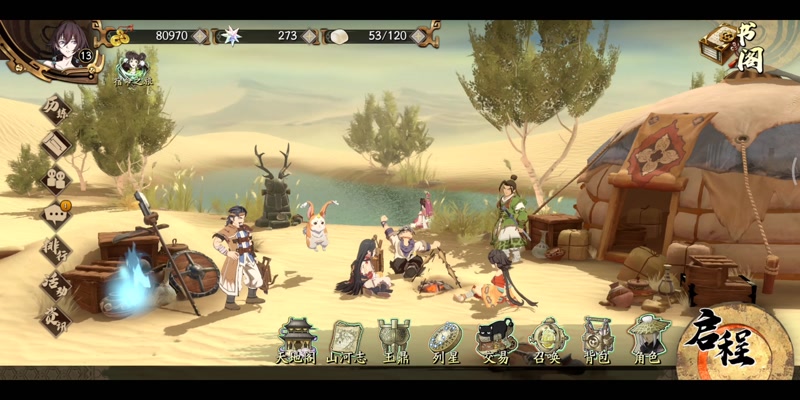800x400 pixels.
Task: Select the 王鼎 cauldron icon
Action: [x=394, y=340]
